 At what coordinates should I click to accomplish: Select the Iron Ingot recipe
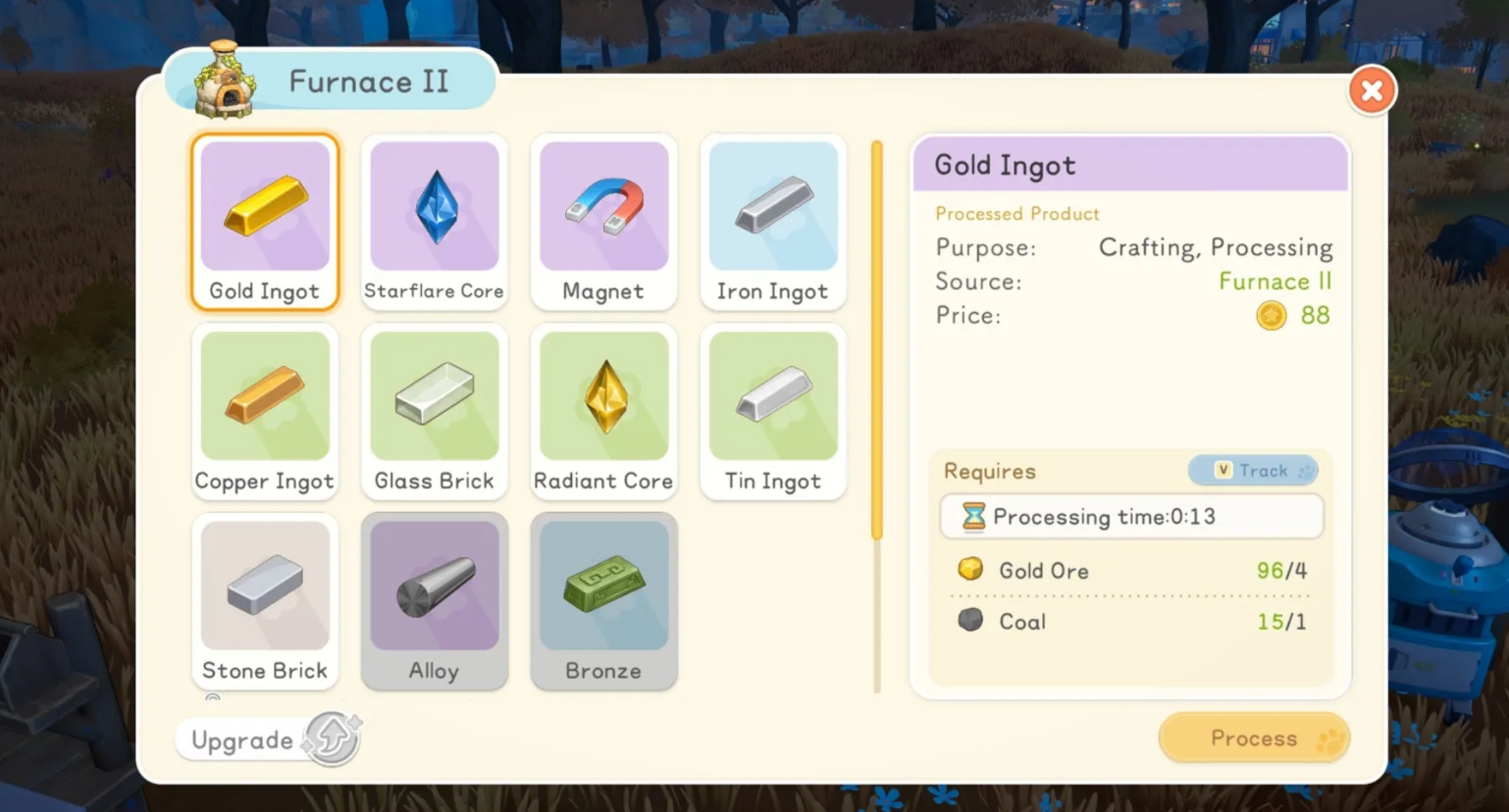click(773, 222)
